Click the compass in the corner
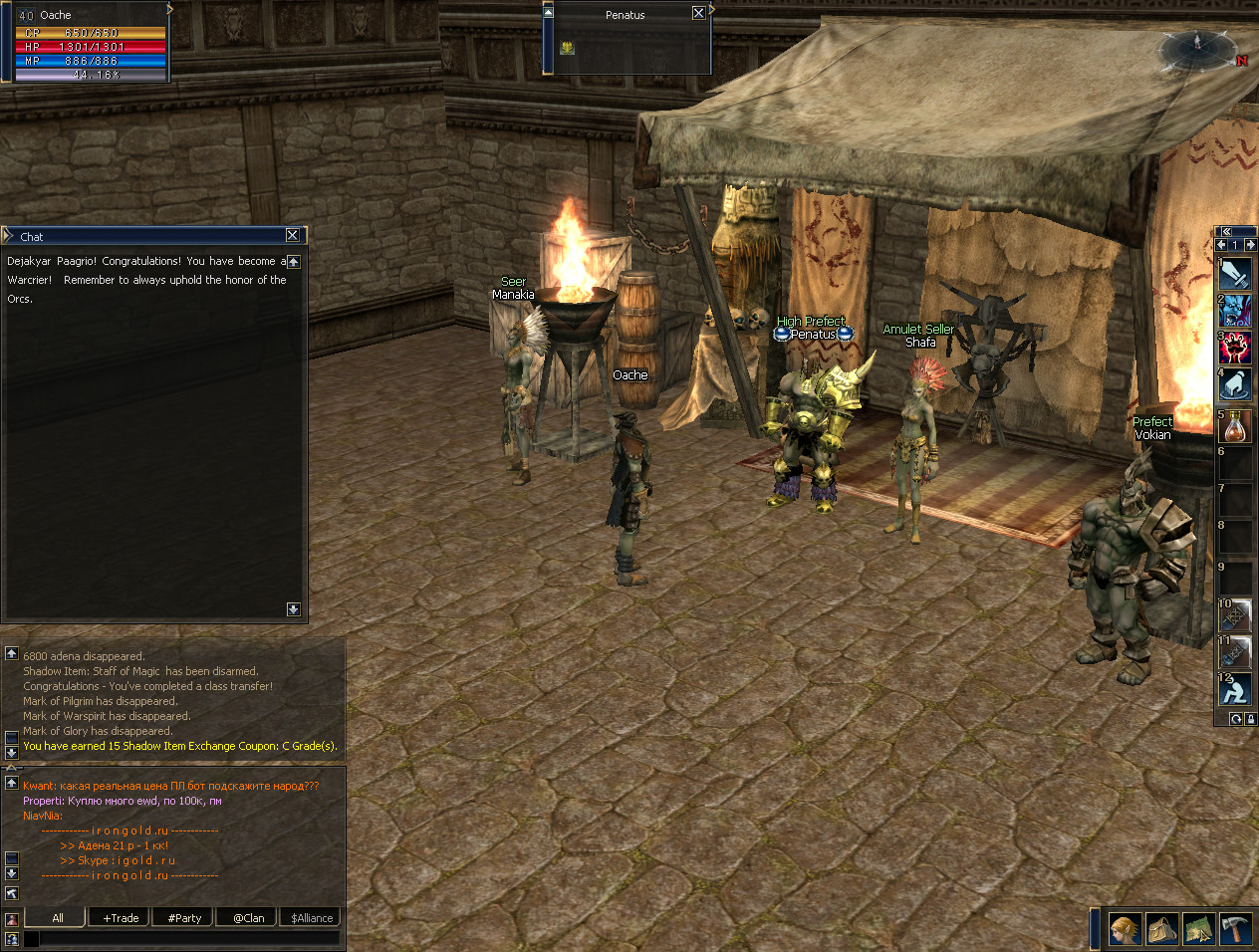Screen dimensions: 1259x952 click(1197, 47)
